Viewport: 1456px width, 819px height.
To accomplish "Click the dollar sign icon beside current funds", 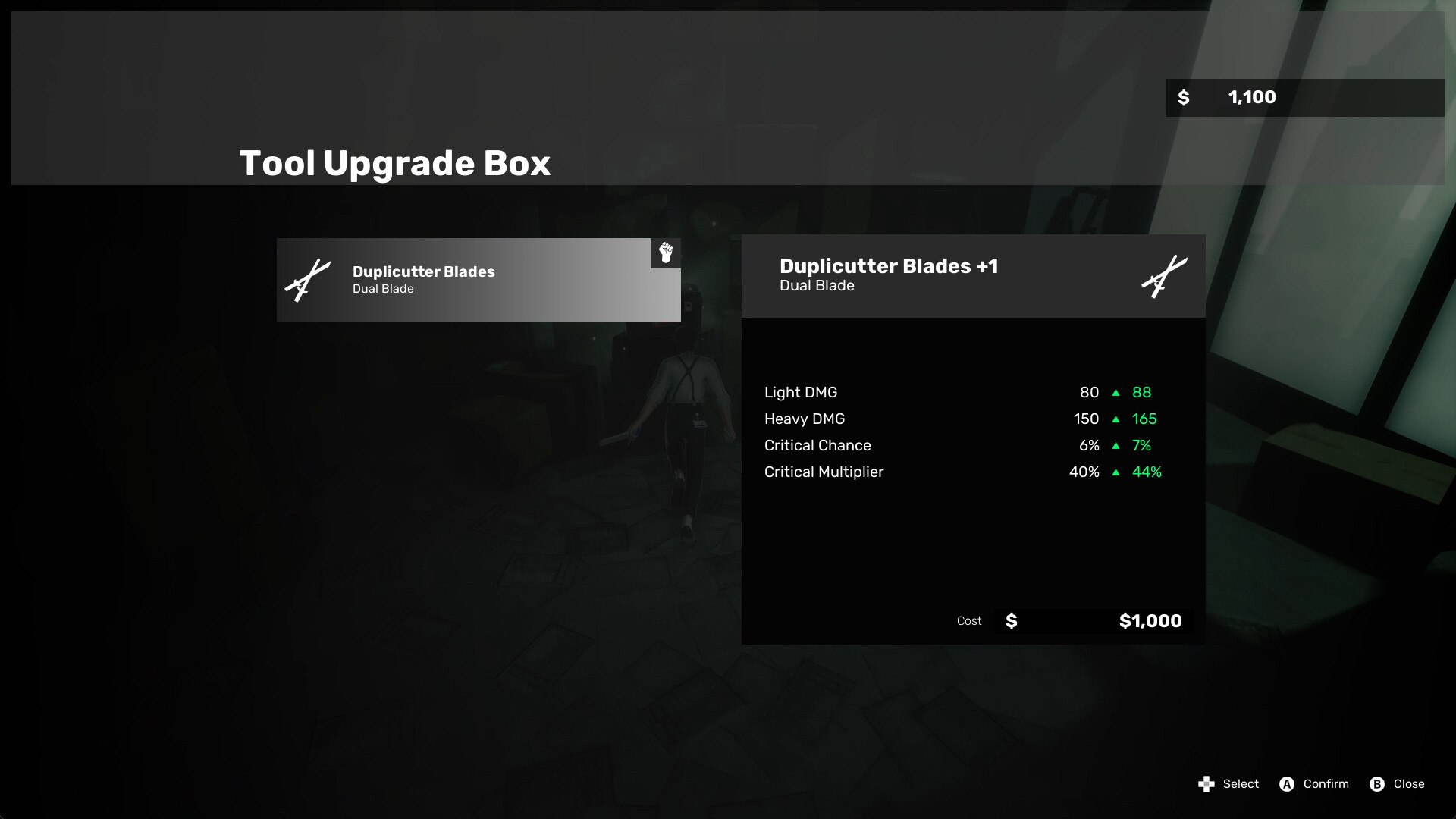I will 1183,97.
